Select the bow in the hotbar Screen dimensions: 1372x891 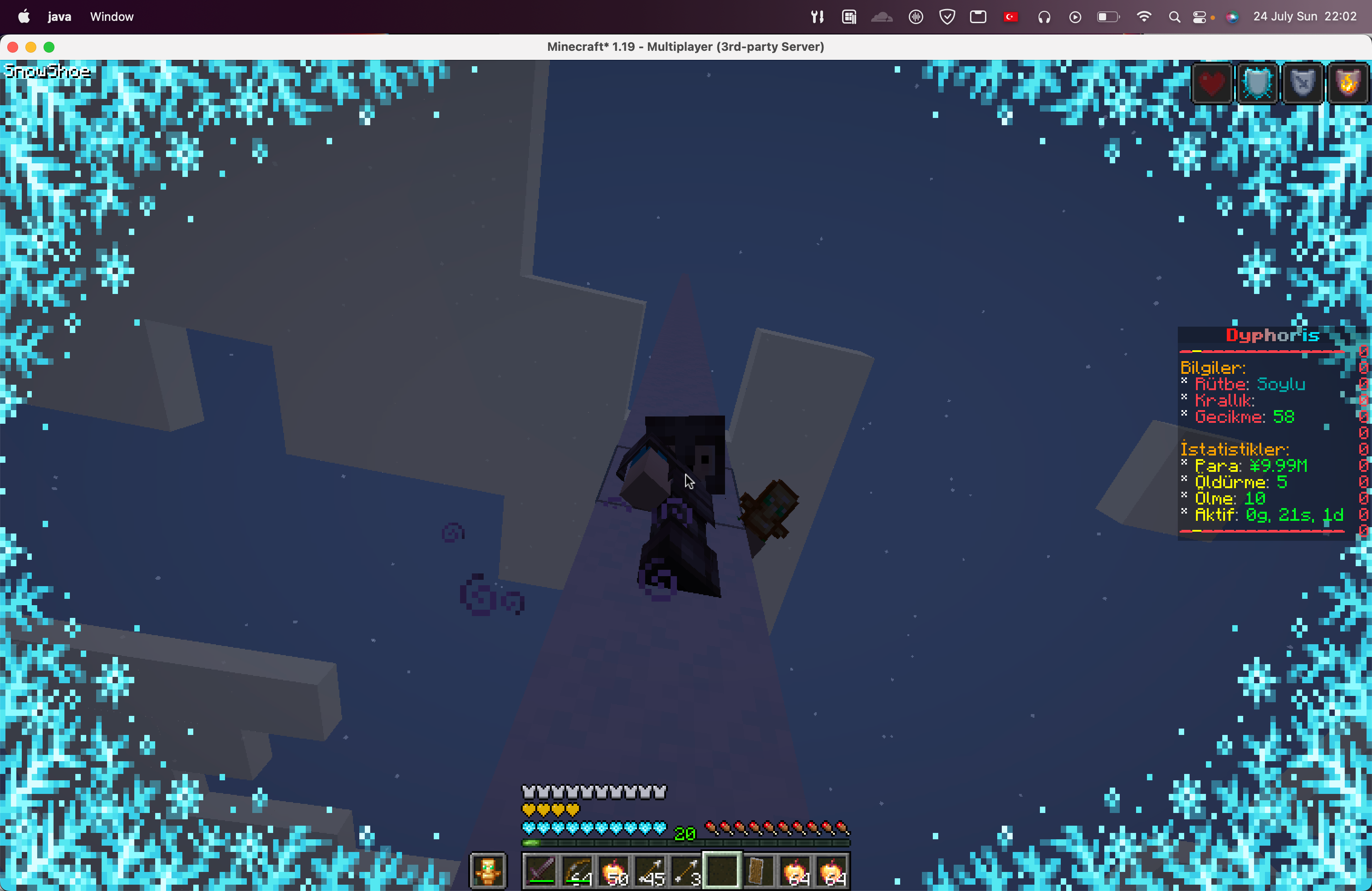(578, 870)
